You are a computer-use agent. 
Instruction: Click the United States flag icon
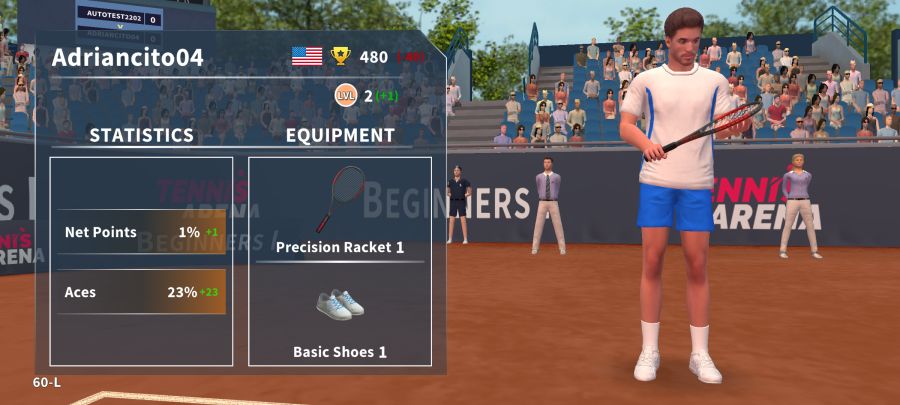[307, 57]
